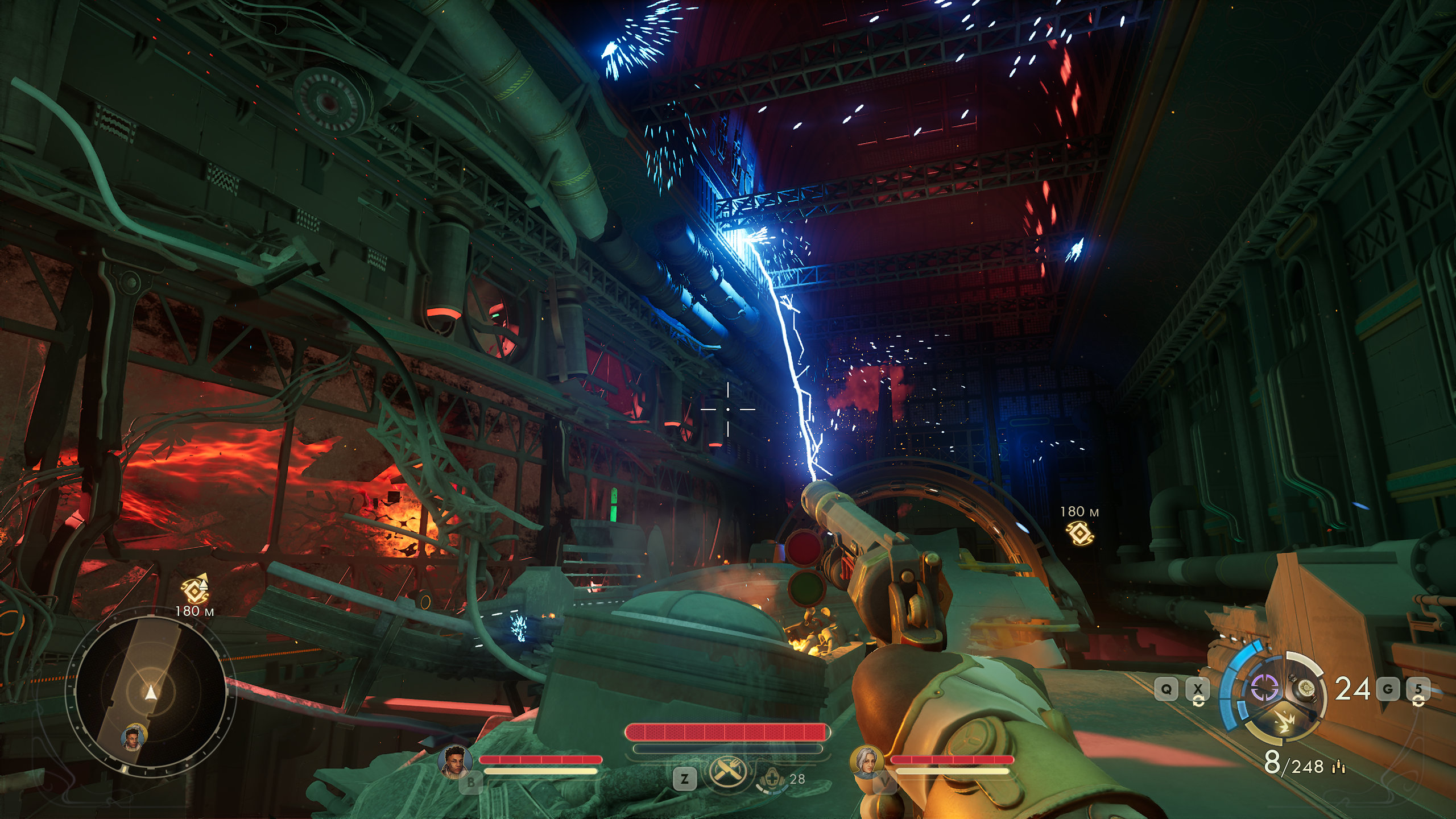
Task: Select the dark-haired companion portrait
Action: pos(456,760)
